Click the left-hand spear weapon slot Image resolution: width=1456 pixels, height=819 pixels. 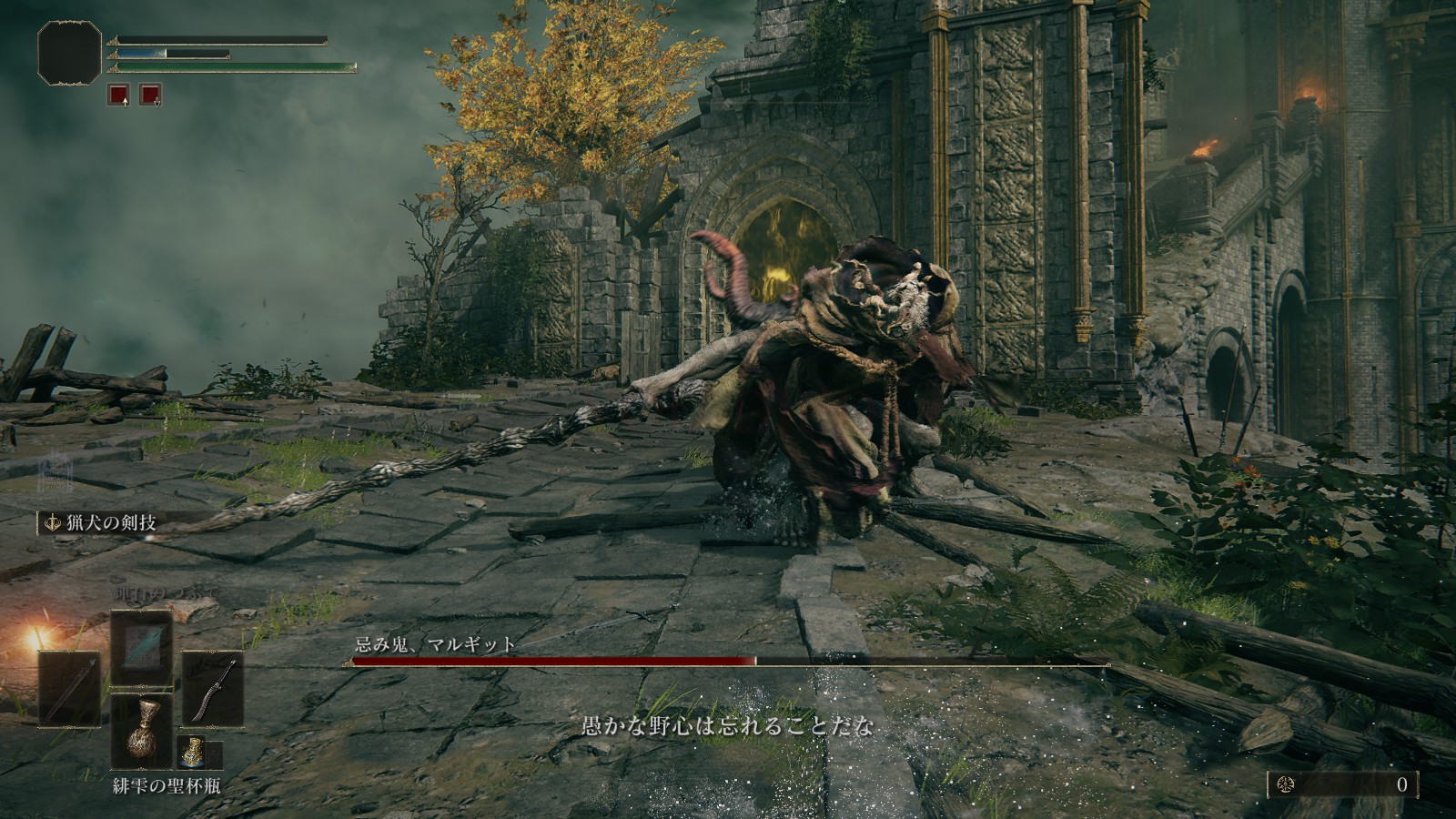[x=69, y=689]
